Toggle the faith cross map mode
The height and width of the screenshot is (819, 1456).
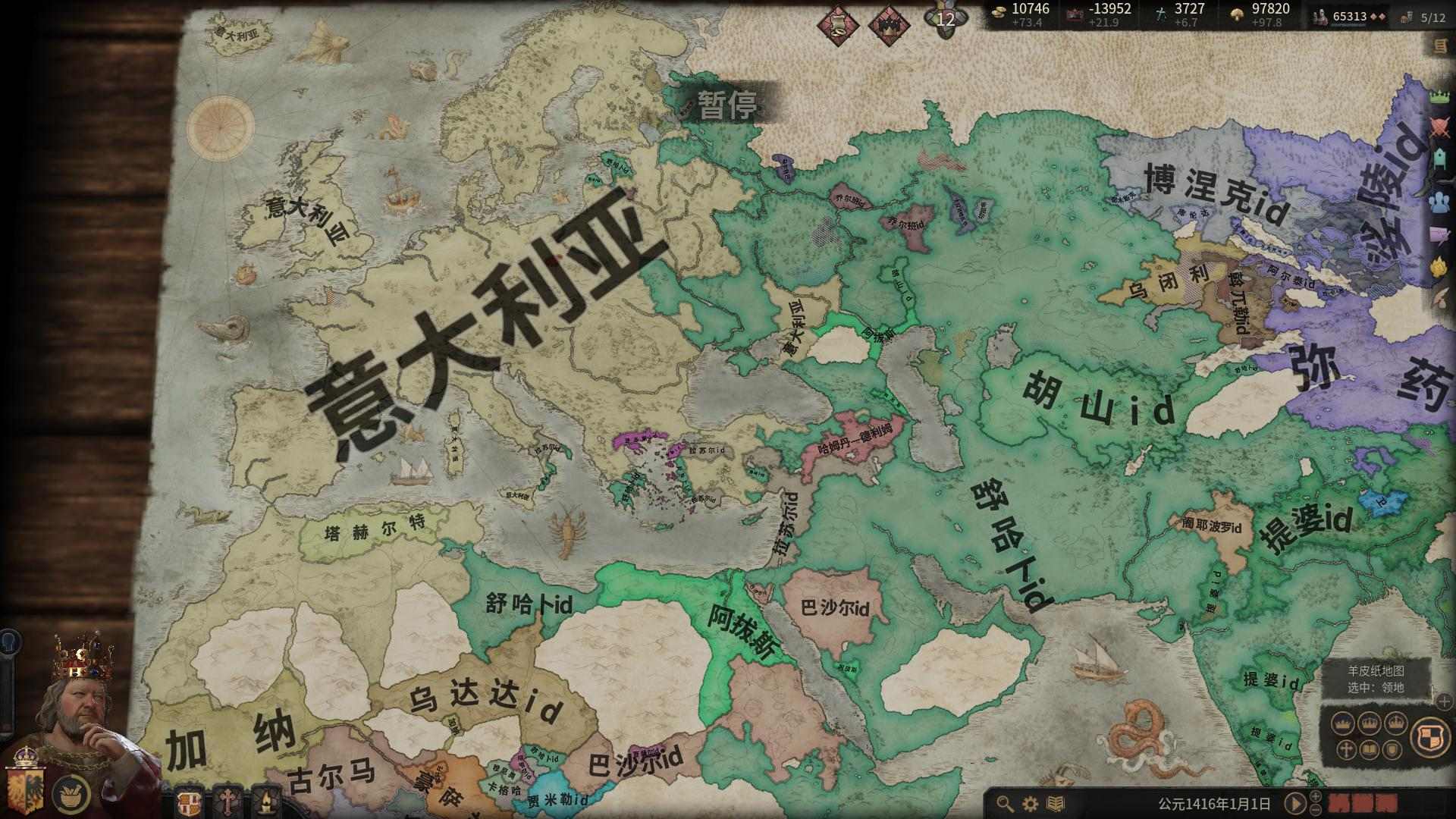pos(1345,750)
